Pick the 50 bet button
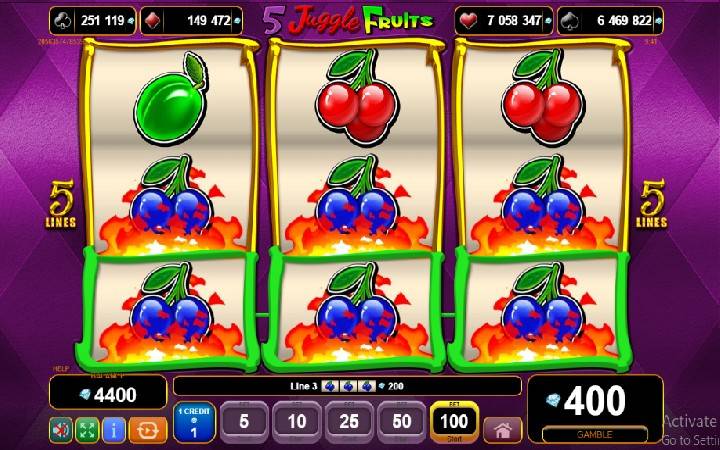Image resolution: width=720 pixels, height=450 pixels. [401, 422]
